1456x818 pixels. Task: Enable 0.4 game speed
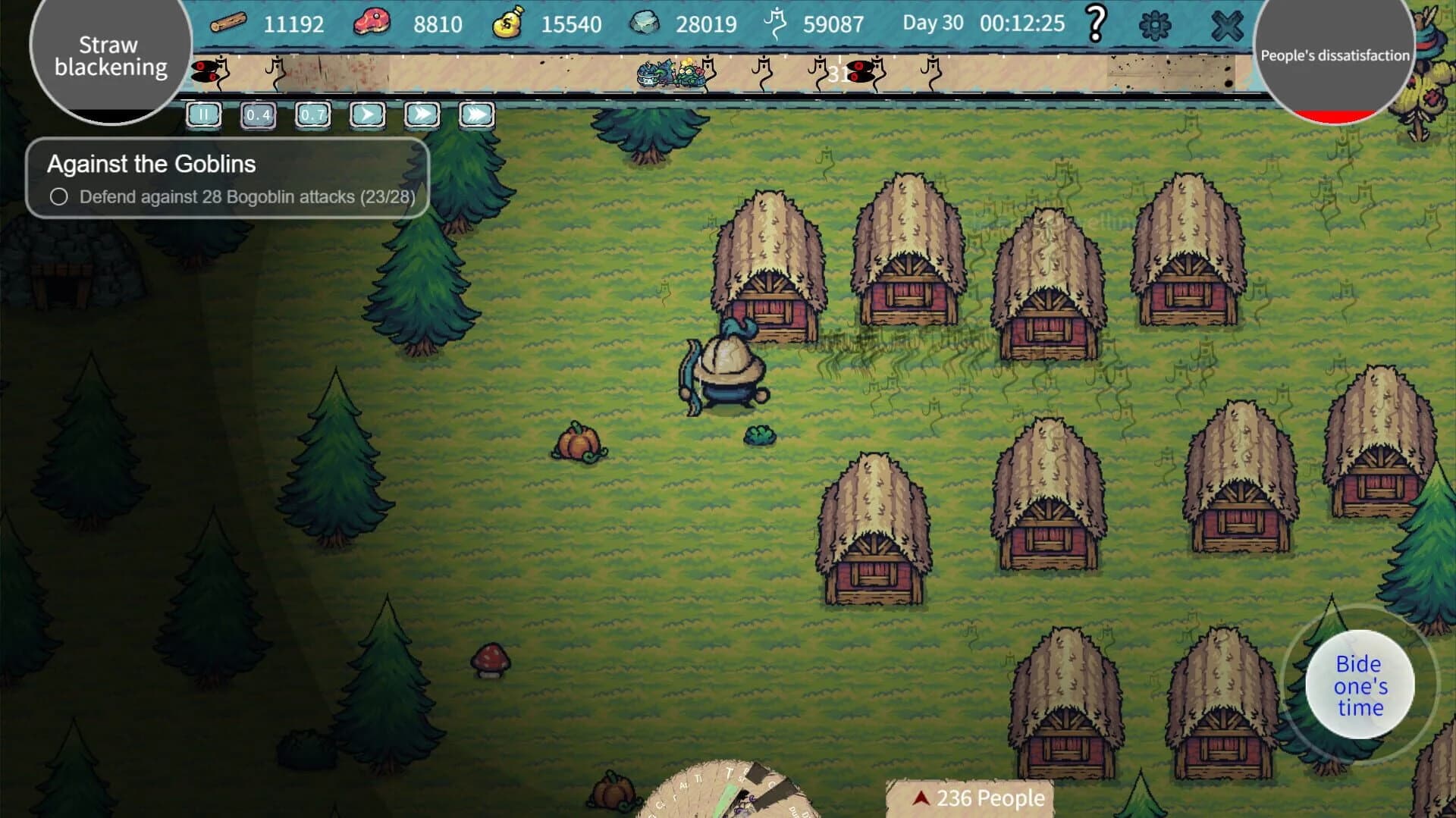point(258,115)
